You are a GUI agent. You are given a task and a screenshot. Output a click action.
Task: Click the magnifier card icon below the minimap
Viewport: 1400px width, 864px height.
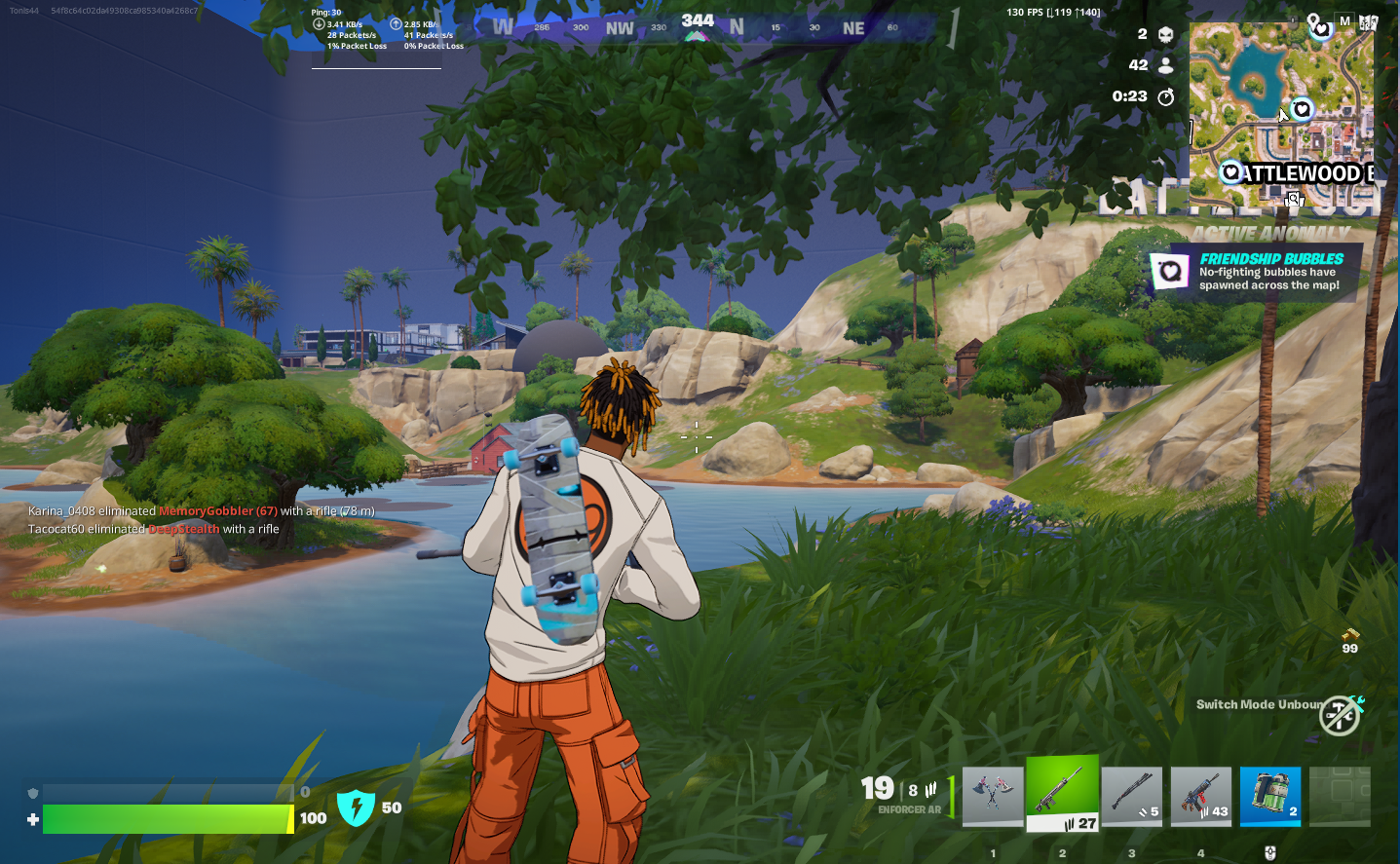[x=1294, y=200]
